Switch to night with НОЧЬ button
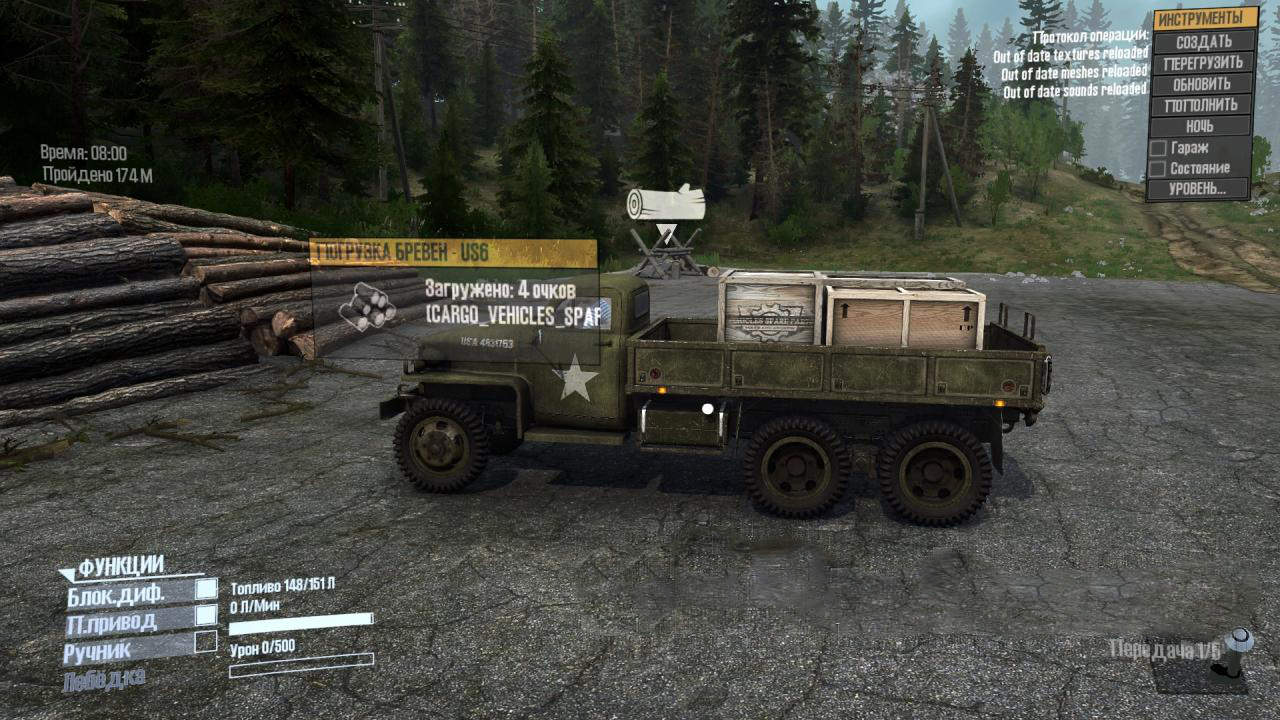1280x720 pixels. point(1200,127)
